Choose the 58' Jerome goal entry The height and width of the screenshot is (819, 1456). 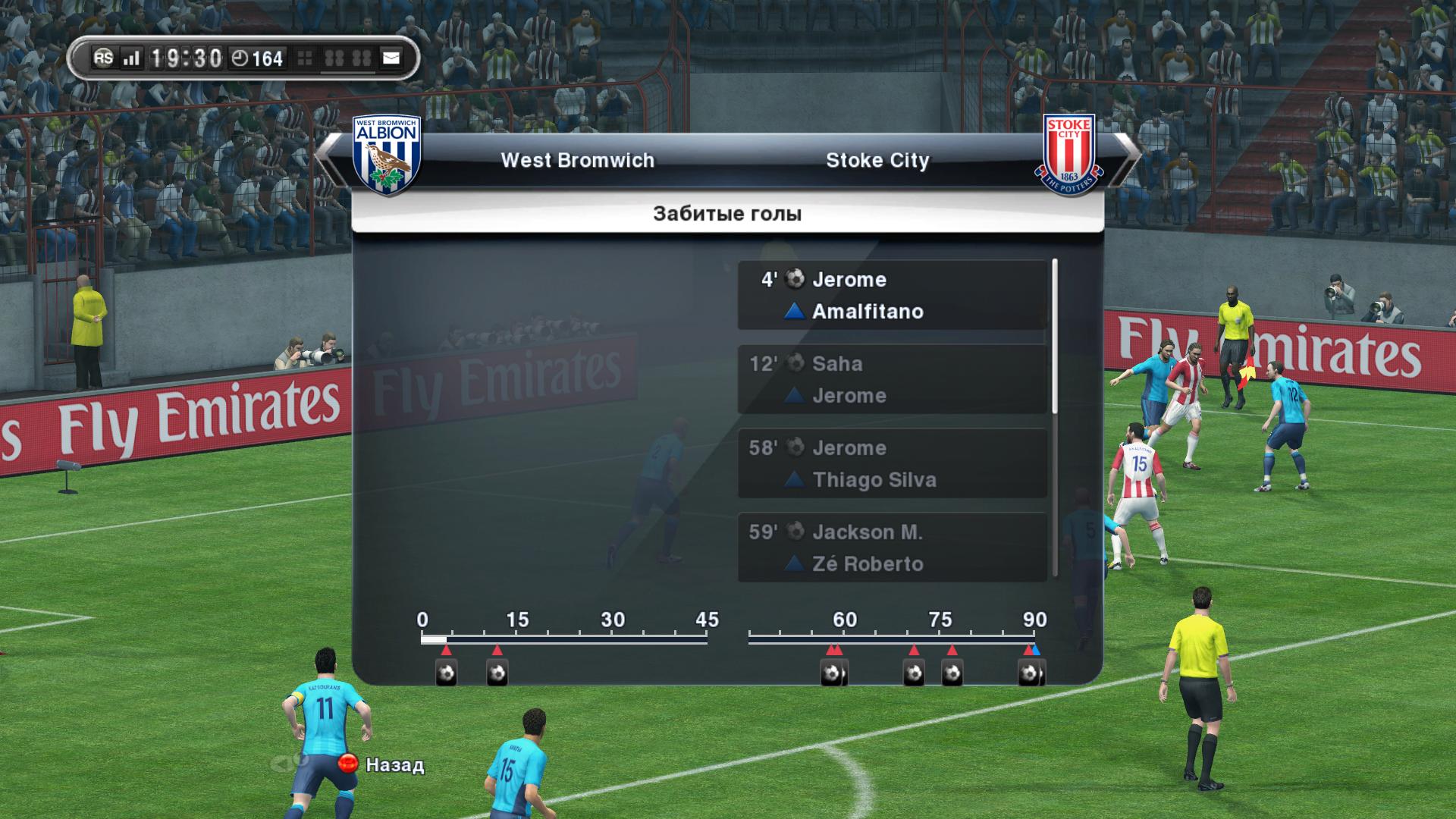[x=893, y=463]
